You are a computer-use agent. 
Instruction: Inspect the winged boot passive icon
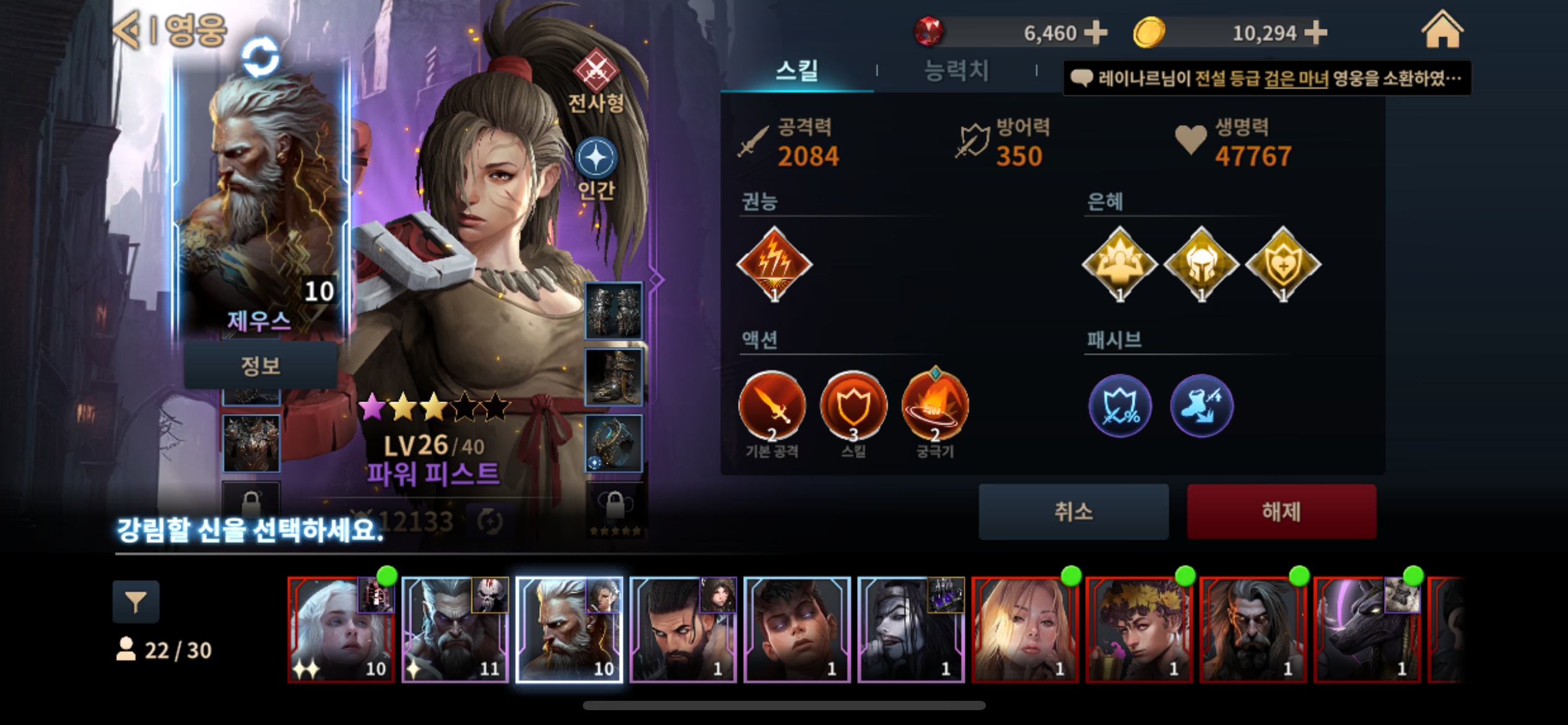point(1201,406)
